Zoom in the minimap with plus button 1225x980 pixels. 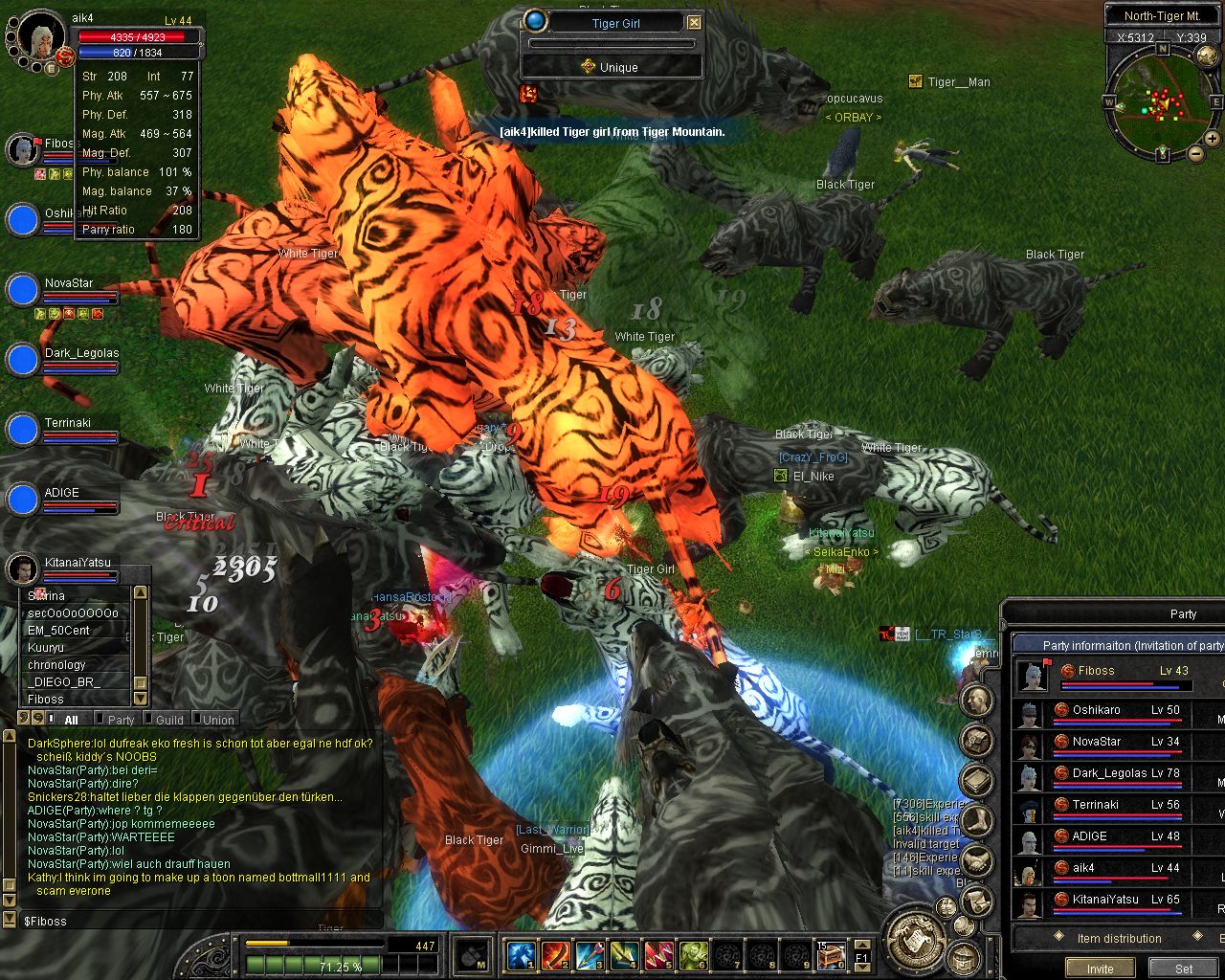[1212, 140]
